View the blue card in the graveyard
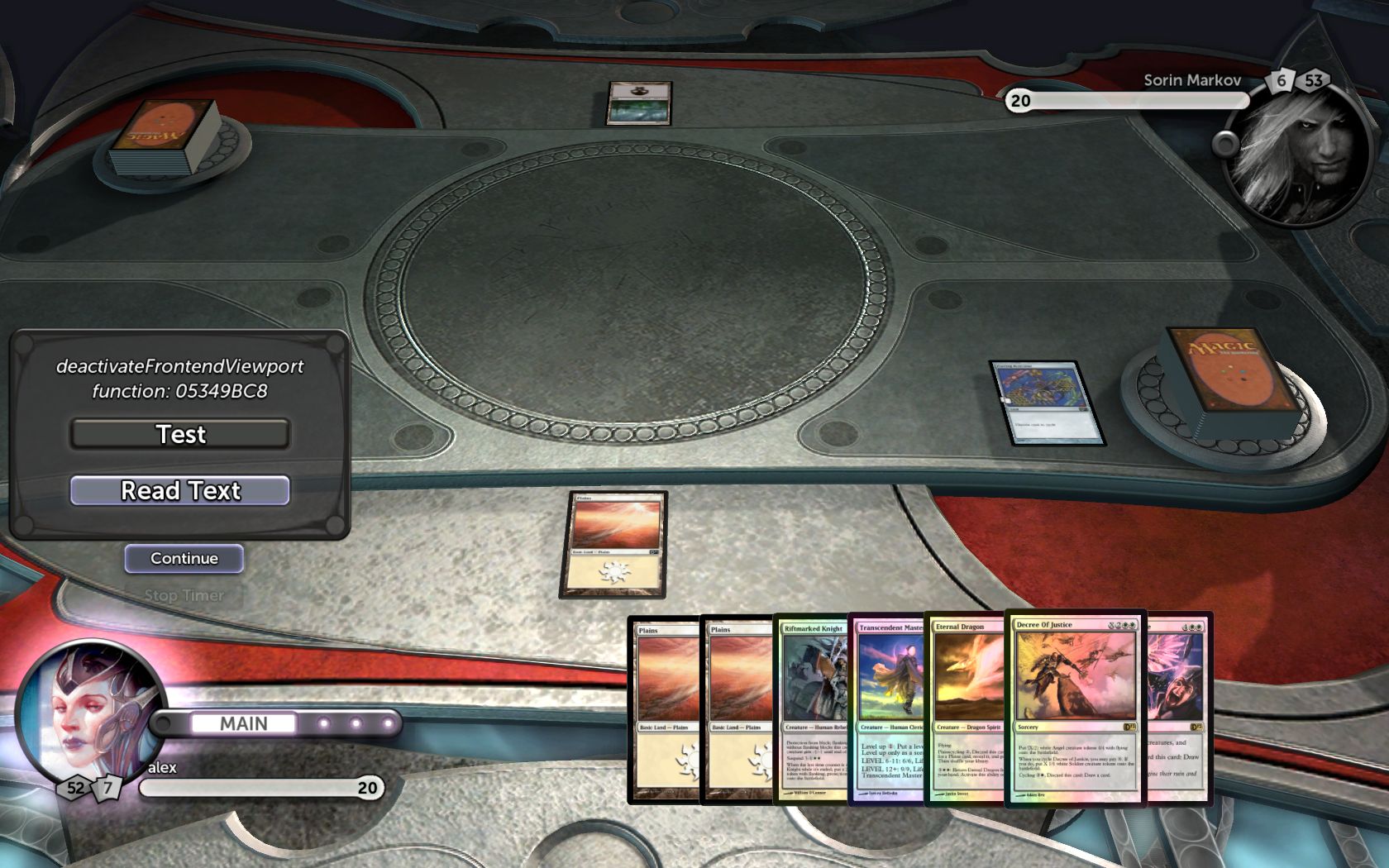The width and height of the screenshot is (1389, 868). click(x=1046, y=403)
